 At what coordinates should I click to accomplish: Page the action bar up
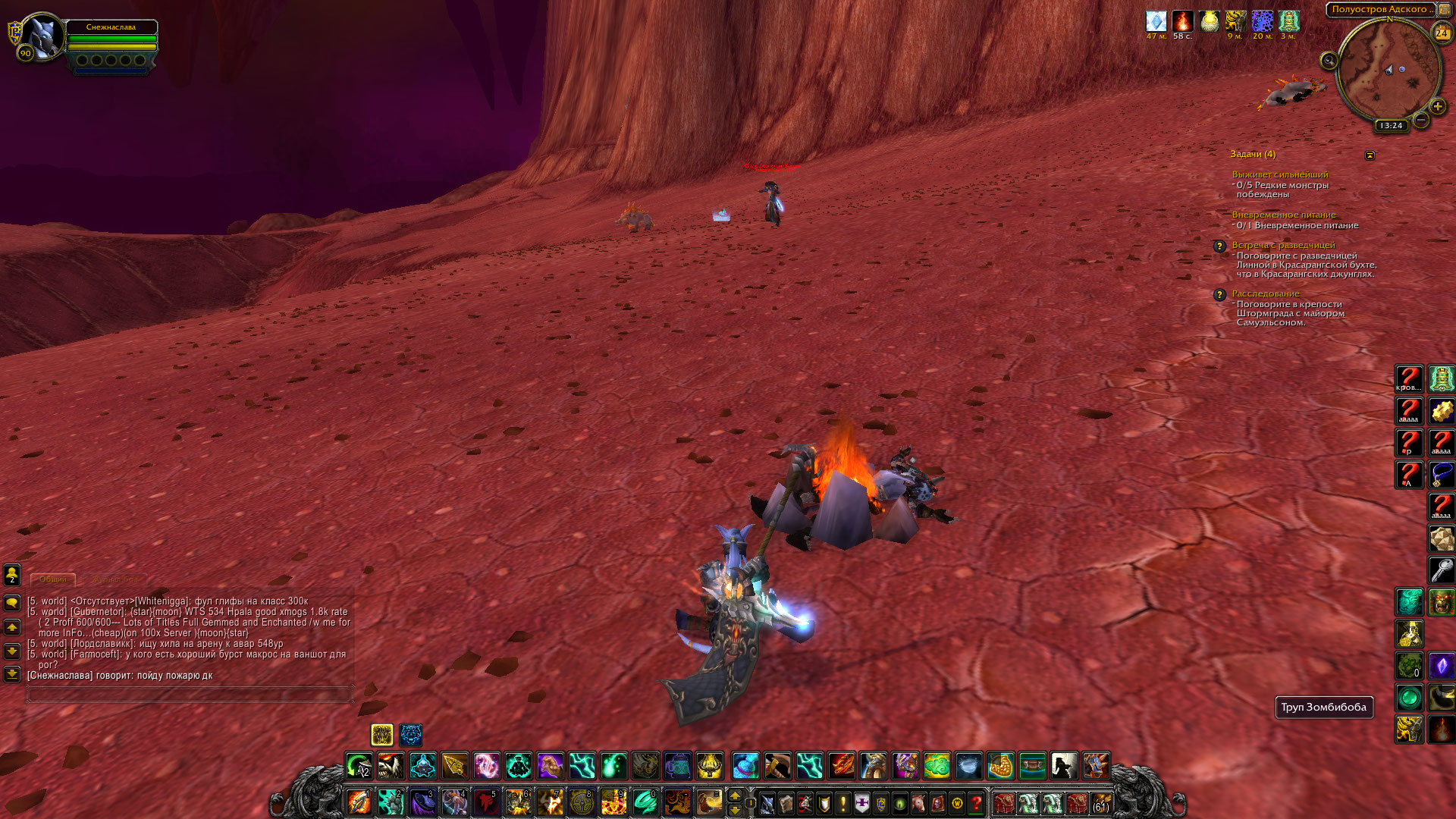734,795
